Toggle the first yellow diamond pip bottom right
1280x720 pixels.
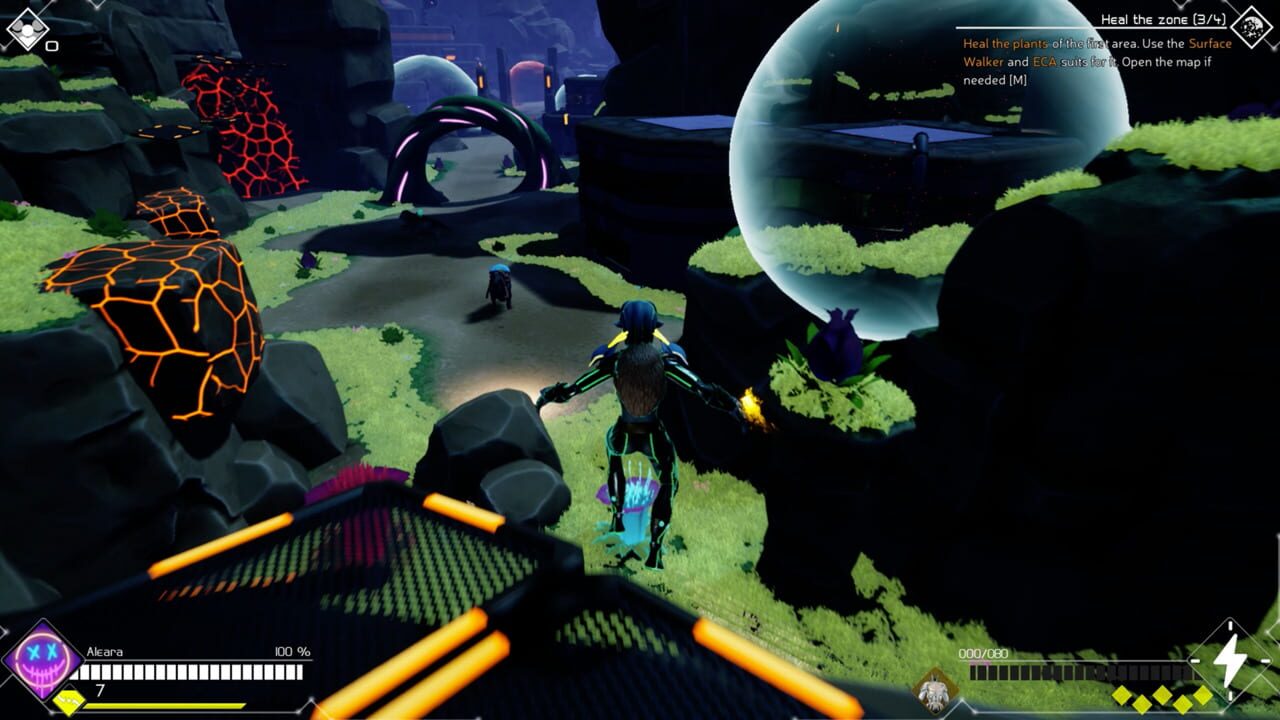[1121, 695]
